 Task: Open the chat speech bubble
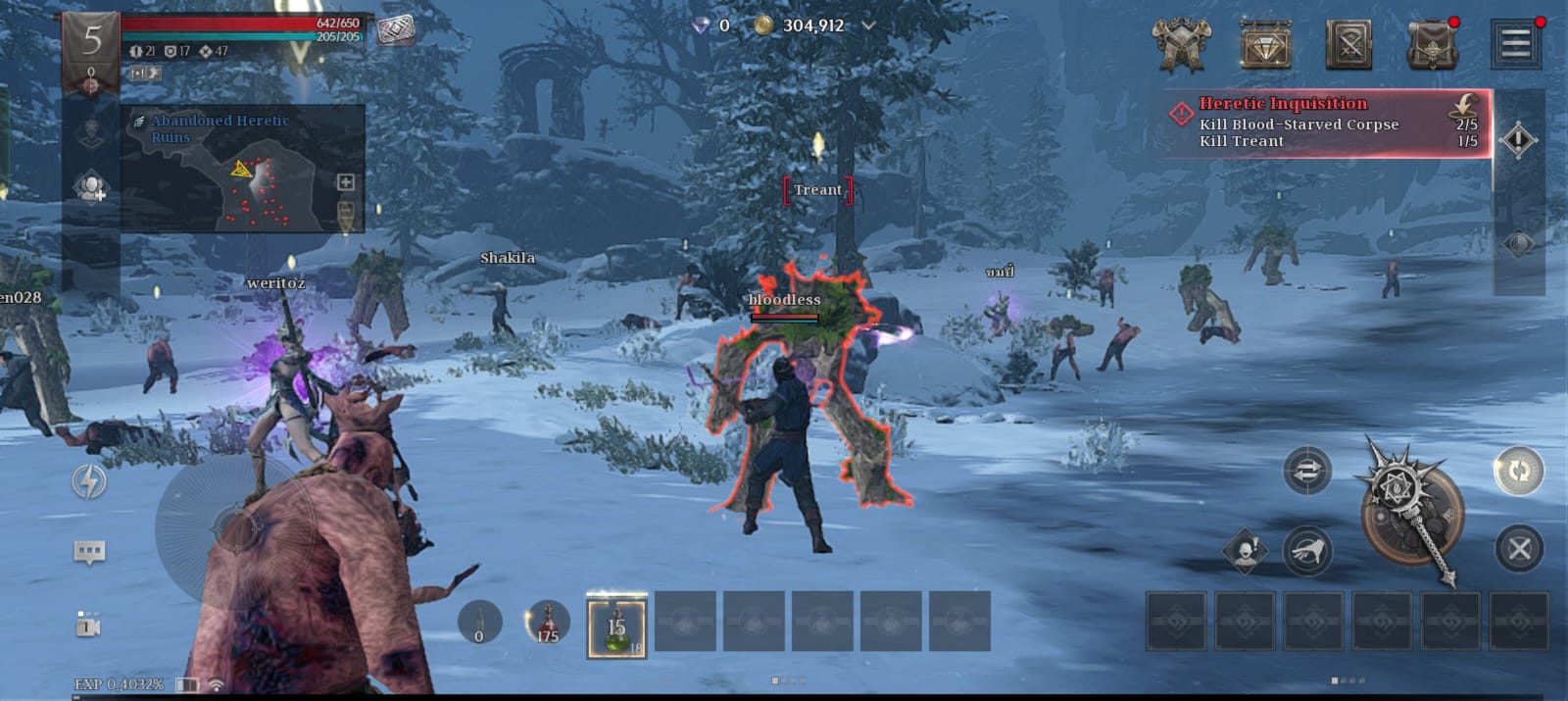click(89, 552)
